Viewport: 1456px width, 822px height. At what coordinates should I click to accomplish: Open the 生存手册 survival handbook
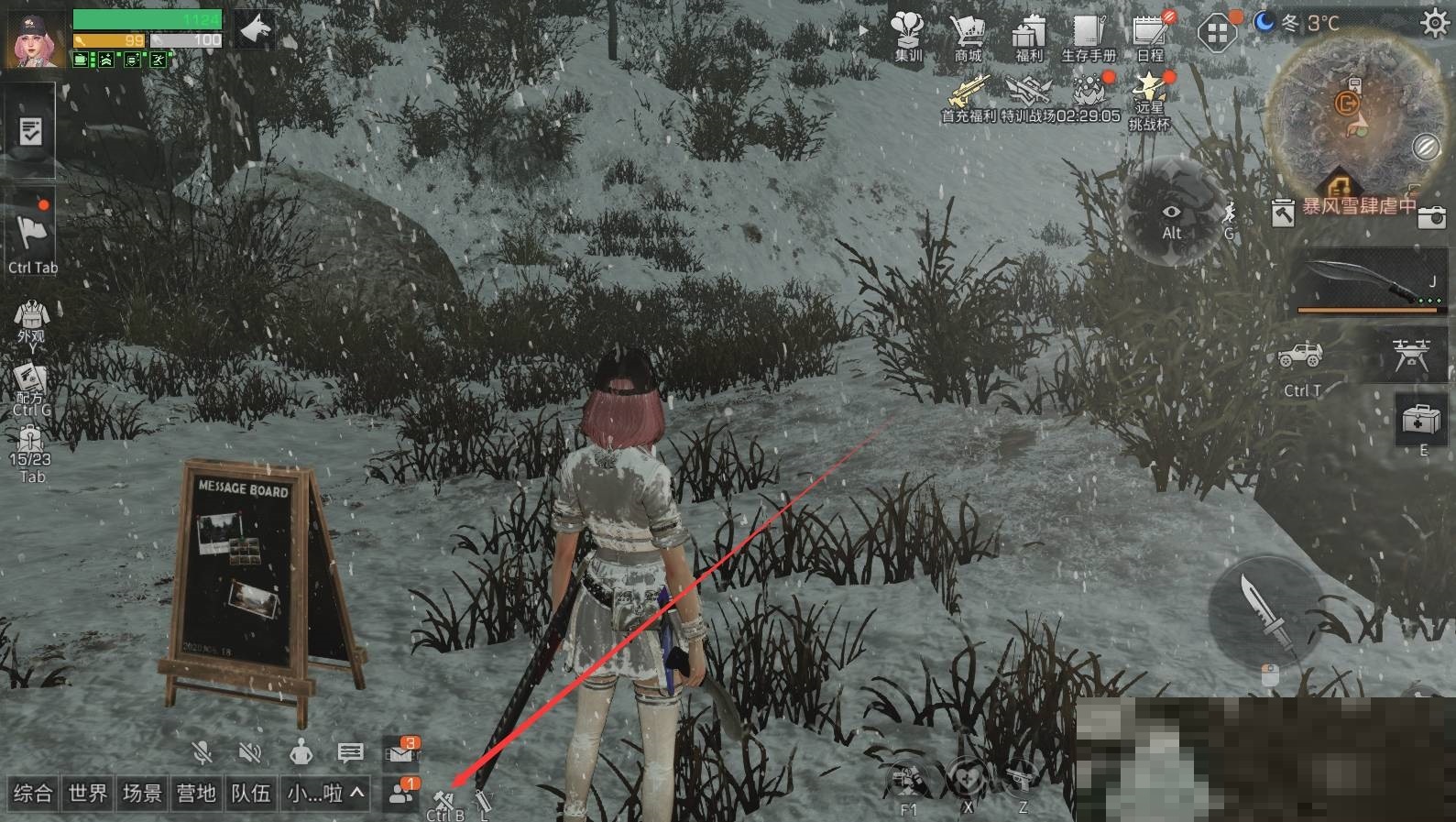pyautogui.click(x=1089, y=35)
